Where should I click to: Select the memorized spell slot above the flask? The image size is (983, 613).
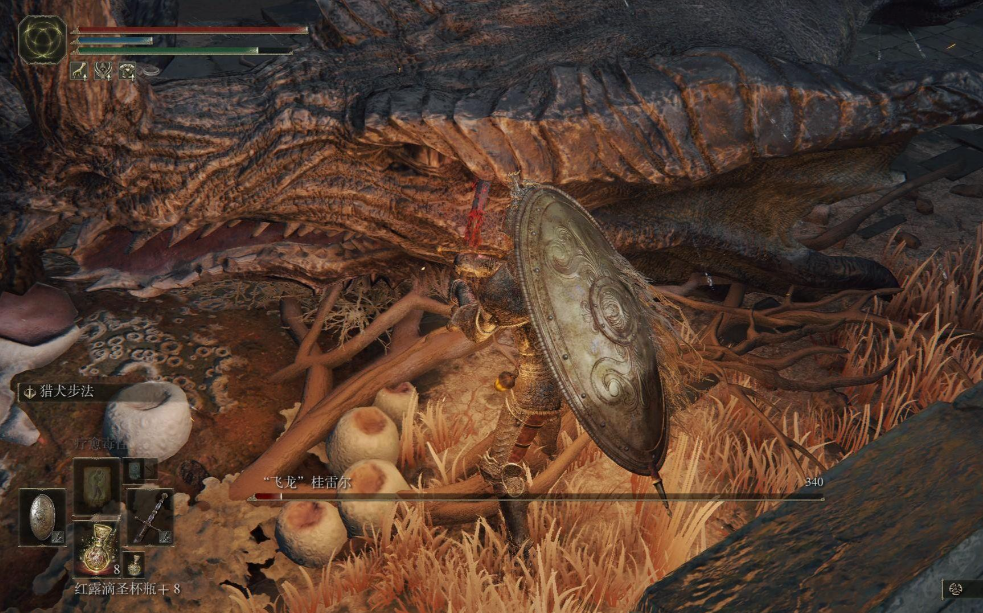(96, 486)
